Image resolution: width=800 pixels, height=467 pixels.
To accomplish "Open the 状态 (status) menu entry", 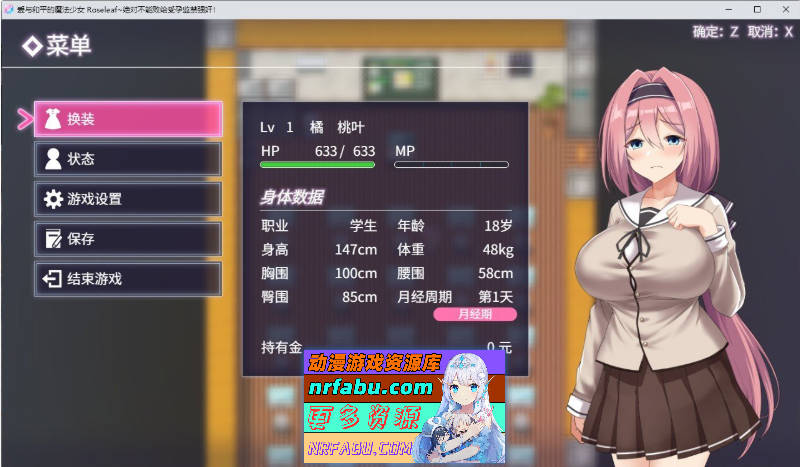I will coord(127,159).
